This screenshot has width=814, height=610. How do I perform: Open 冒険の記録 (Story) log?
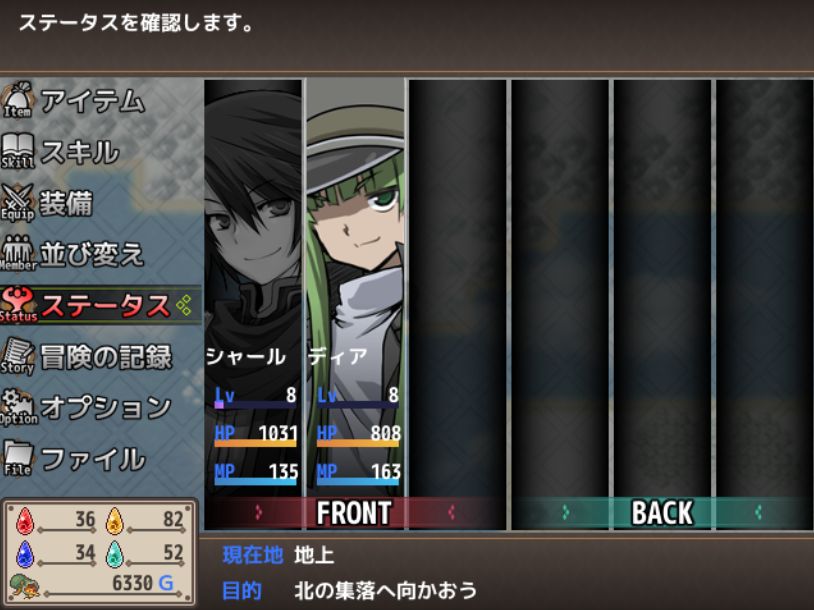pos(105,356)
